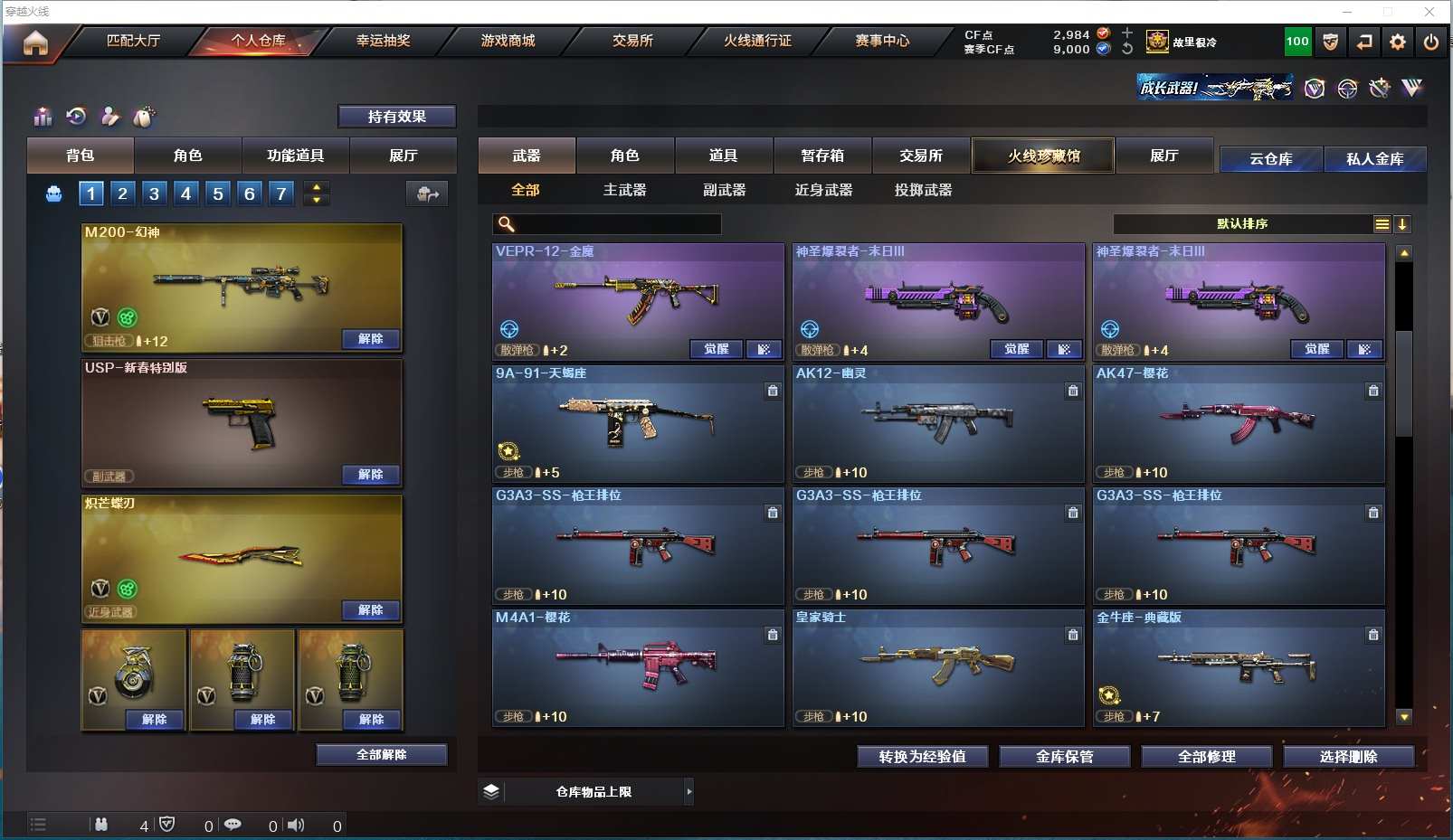Choose 选择删除 to delete items
Screen dimensions: 1453x840
pyautogui.click(x=1348, y=757)
